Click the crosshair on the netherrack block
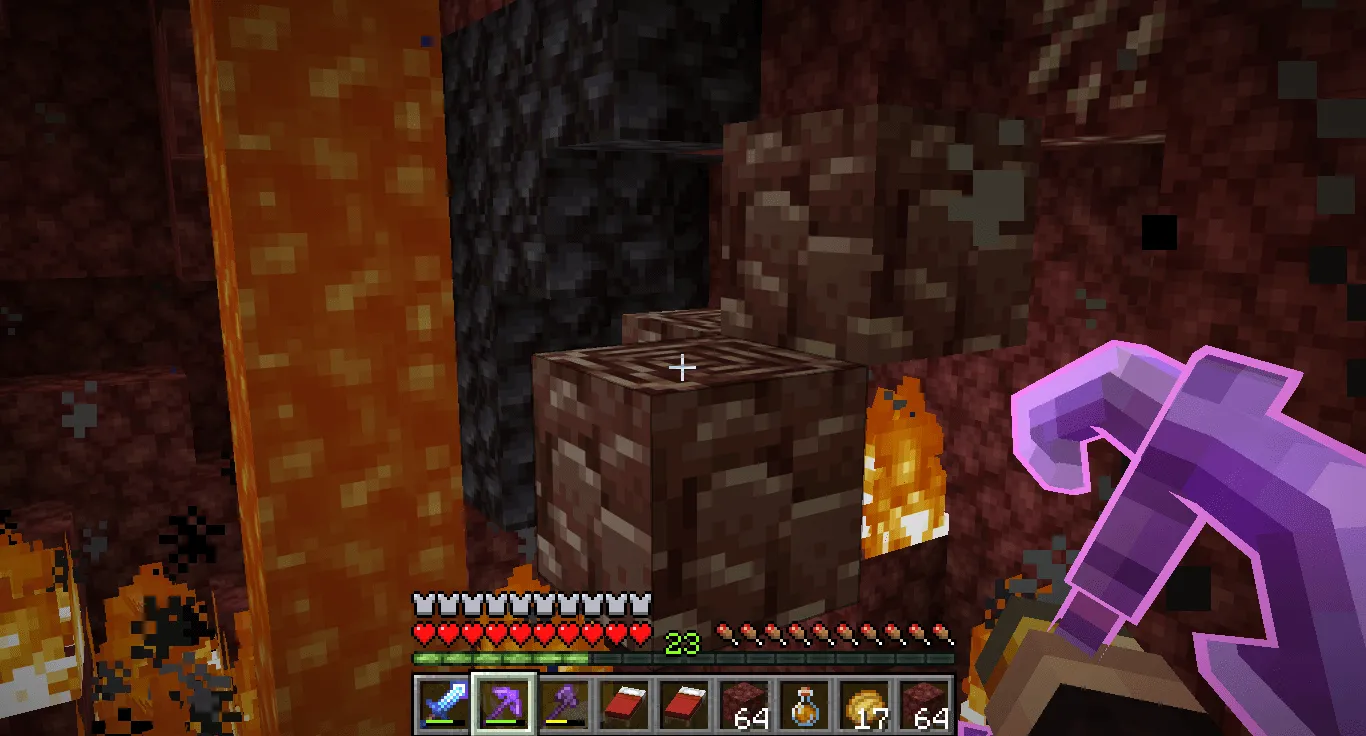Viewport: 1366px width, 736px height. click(683, 368)
